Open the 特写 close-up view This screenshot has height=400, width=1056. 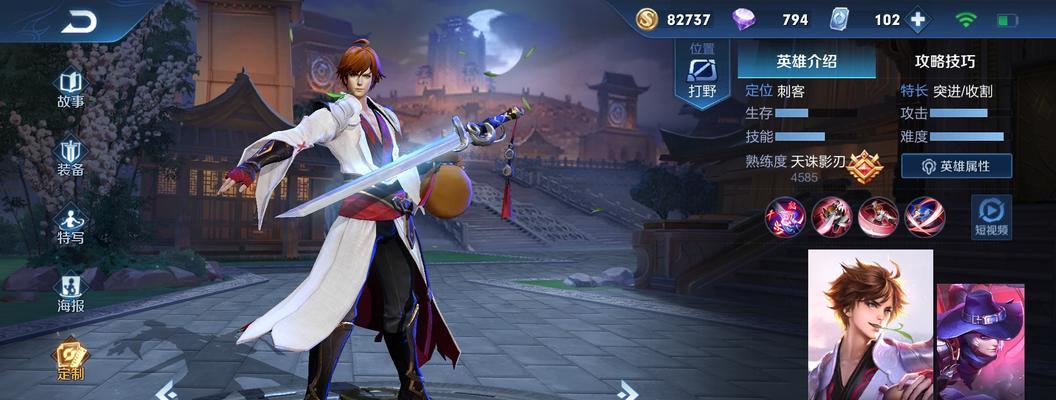click(x=70, y=225)
